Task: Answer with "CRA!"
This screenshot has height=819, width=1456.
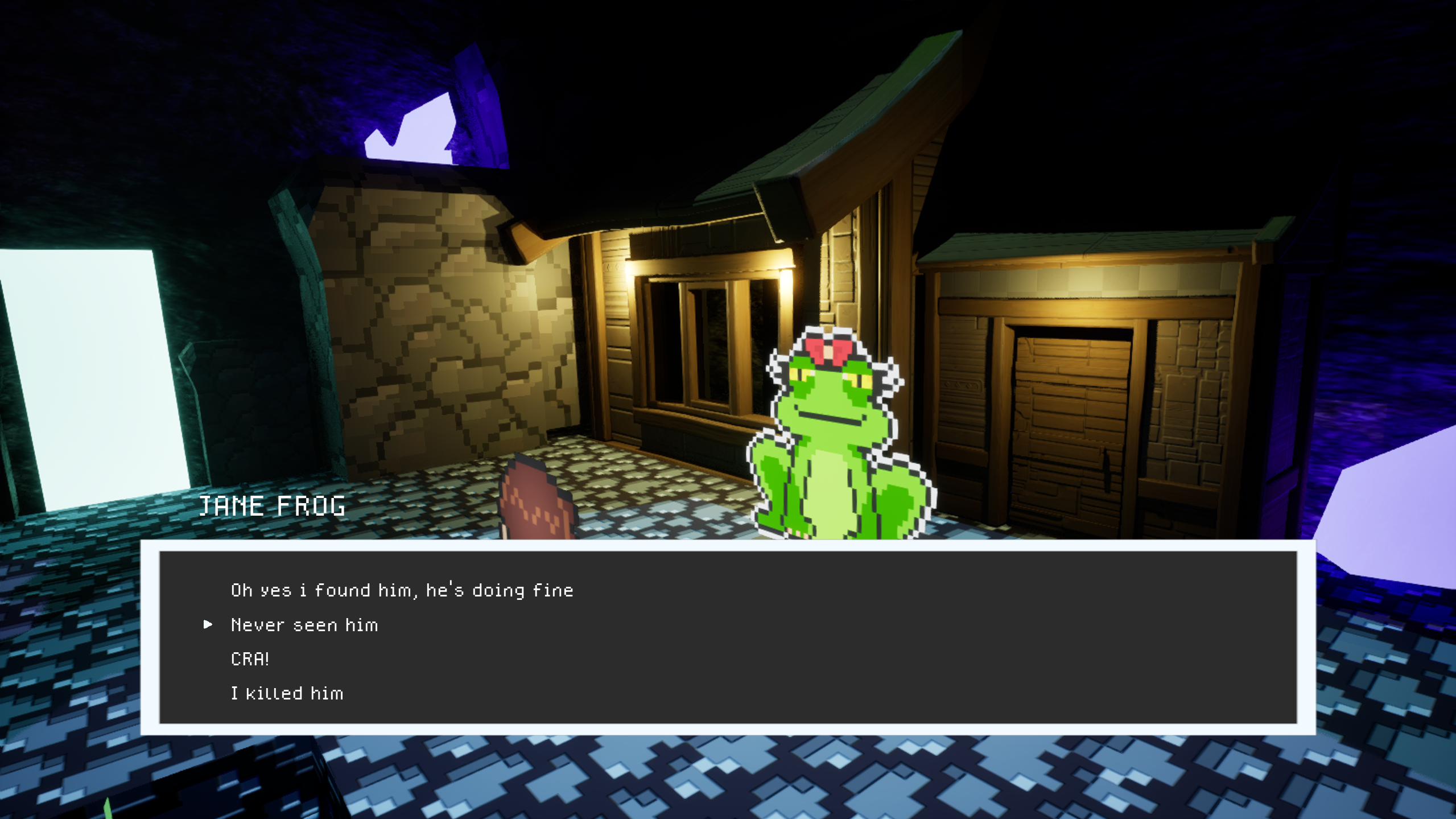Action: [x=250, y=659]
